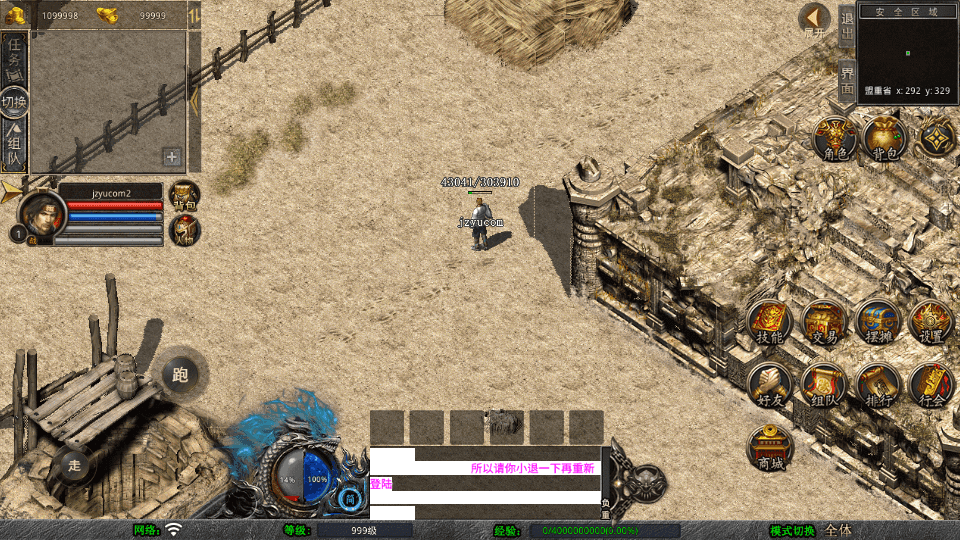Click the 展开 (Expand) arrow button
Screen dimensions: 960x540
815,21
